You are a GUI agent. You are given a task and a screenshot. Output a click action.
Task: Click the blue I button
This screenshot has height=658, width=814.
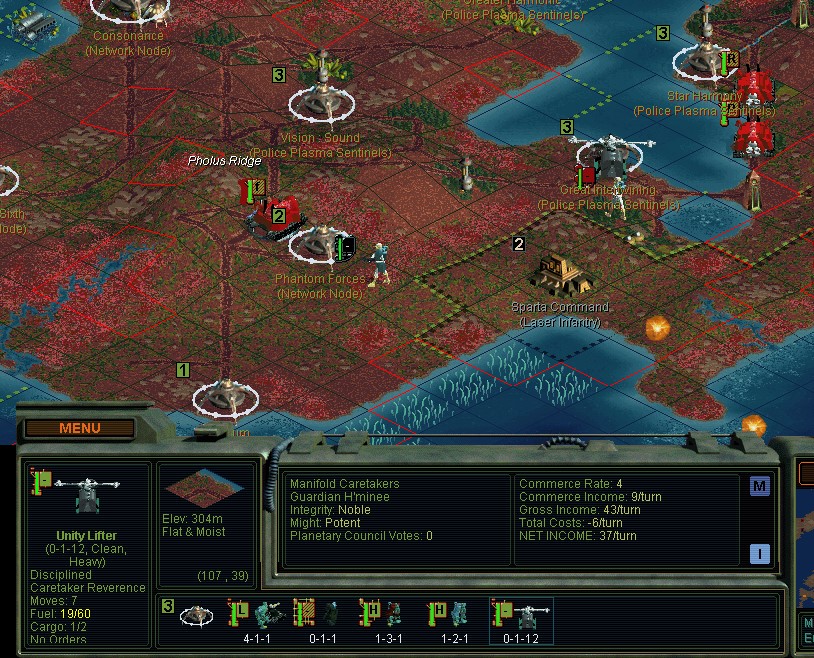[x=760, y=553]
